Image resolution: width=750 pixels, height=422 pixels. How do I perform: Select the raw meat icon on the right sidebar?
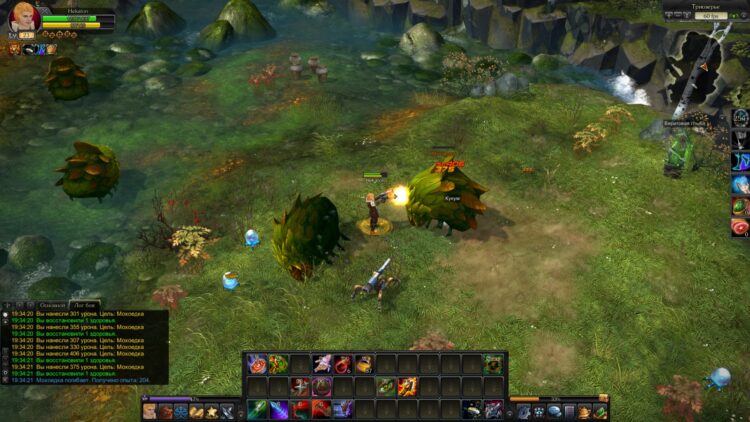point(740,228)
